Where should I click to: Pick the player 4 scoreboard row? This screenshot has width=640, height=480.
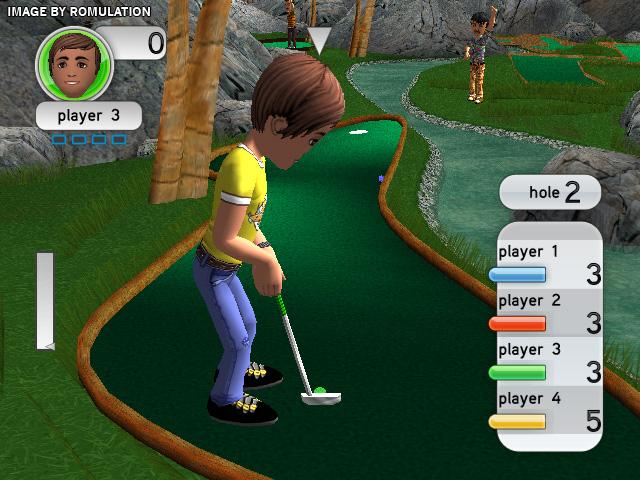(548, 410)
